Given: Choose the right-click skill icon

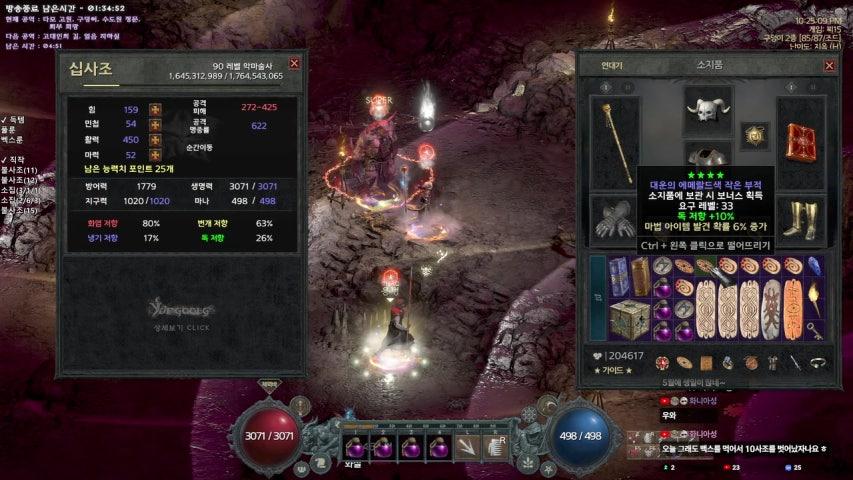Looking at the screenshot, I should [x=495, y=447].
